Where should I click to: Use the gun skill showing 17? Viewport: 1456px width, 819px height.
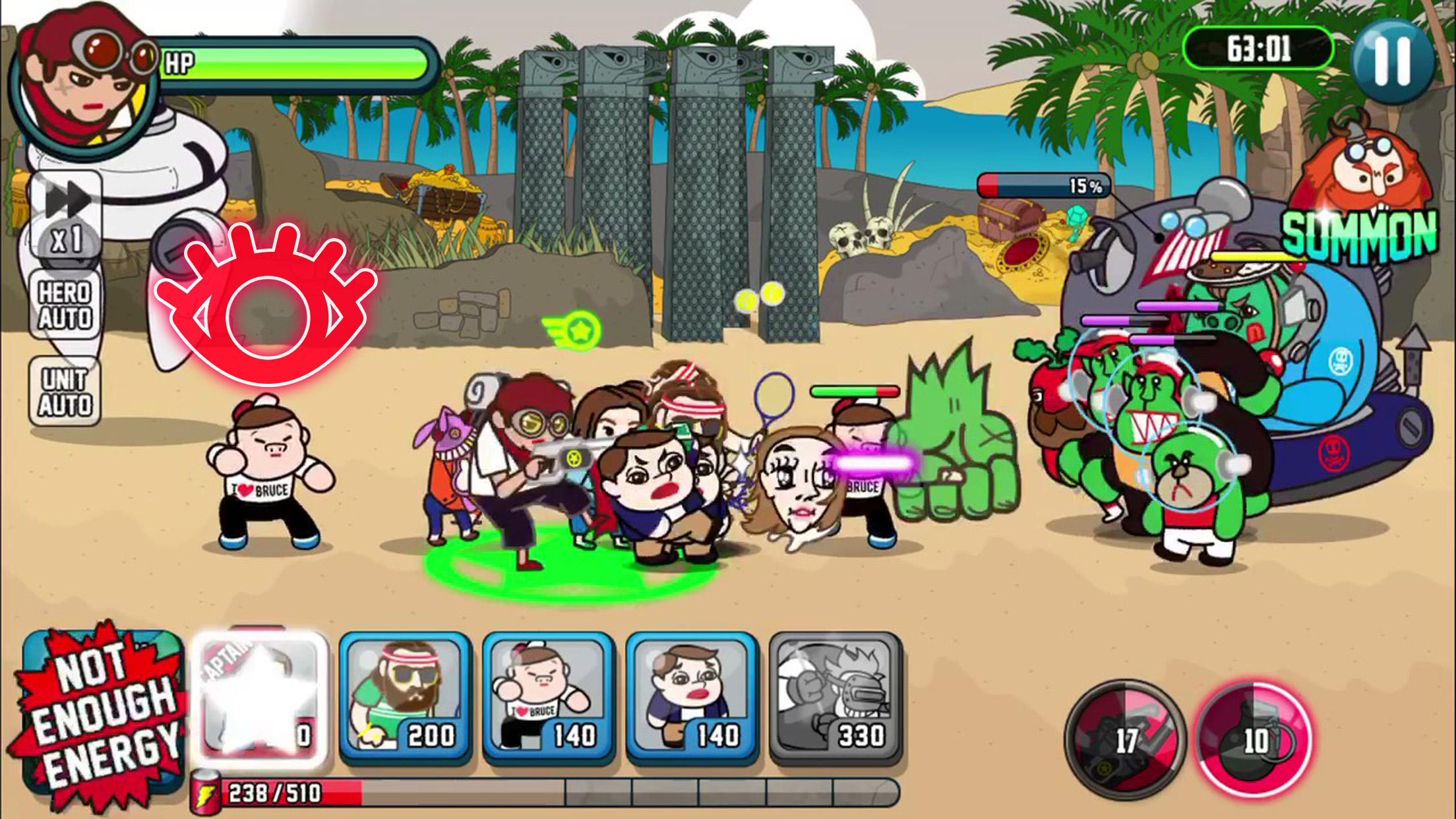pos(1125,739)
